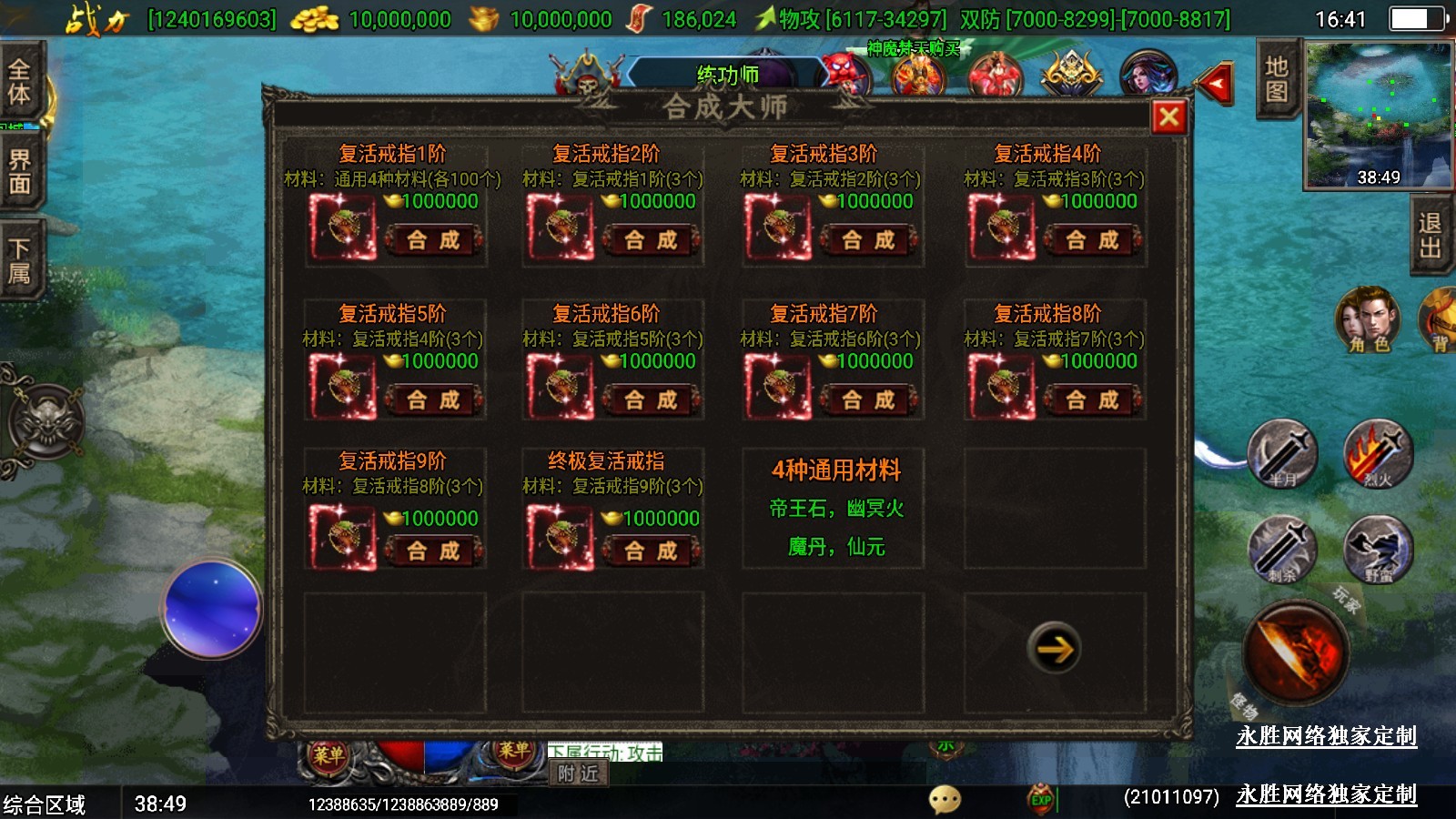
Task: Go to next page with yellow arrow
Action: pos(1055,648)
